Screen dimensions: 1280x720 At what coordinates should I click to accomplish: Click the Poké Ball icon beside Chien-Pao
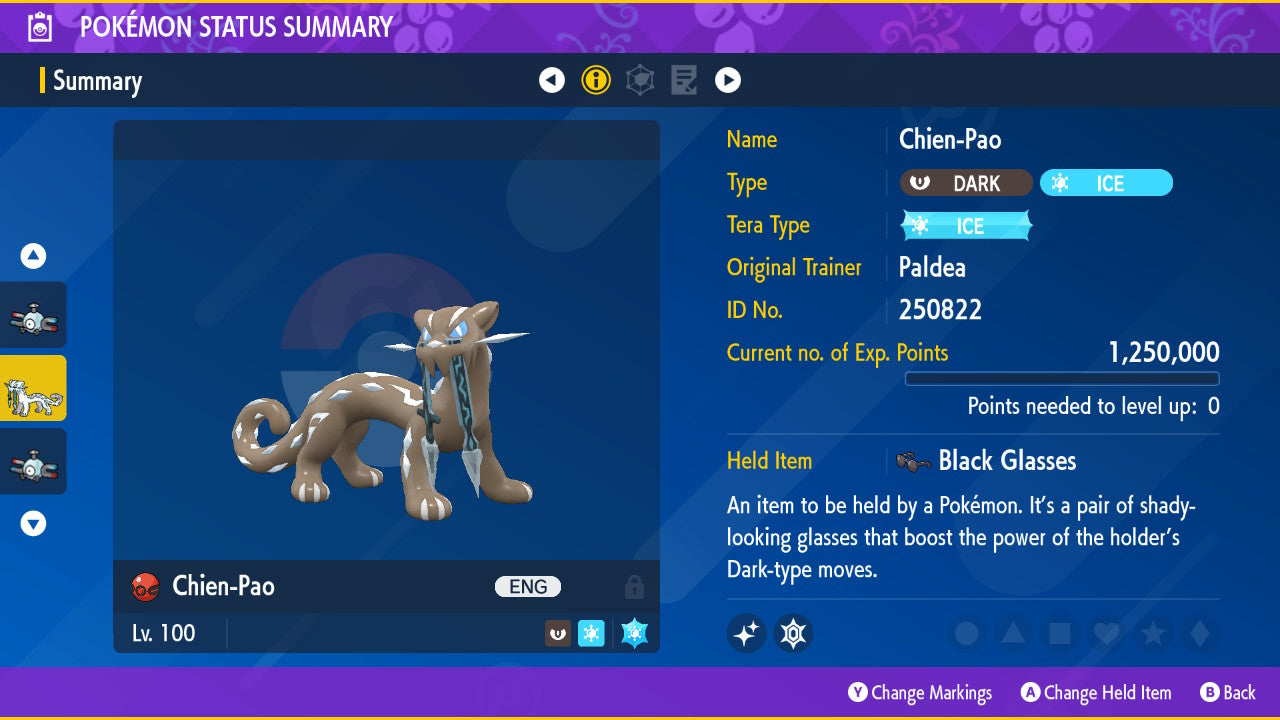tap(145, 587)
